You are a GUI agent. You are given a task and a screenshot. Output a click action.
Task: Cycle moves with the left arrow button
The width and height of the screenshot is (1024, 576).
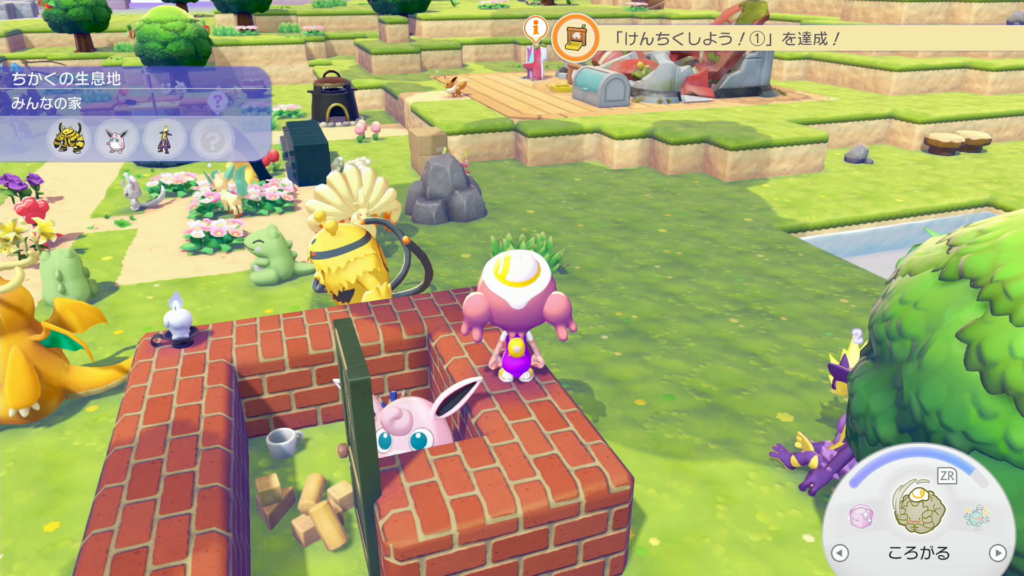tap(840, 553)
